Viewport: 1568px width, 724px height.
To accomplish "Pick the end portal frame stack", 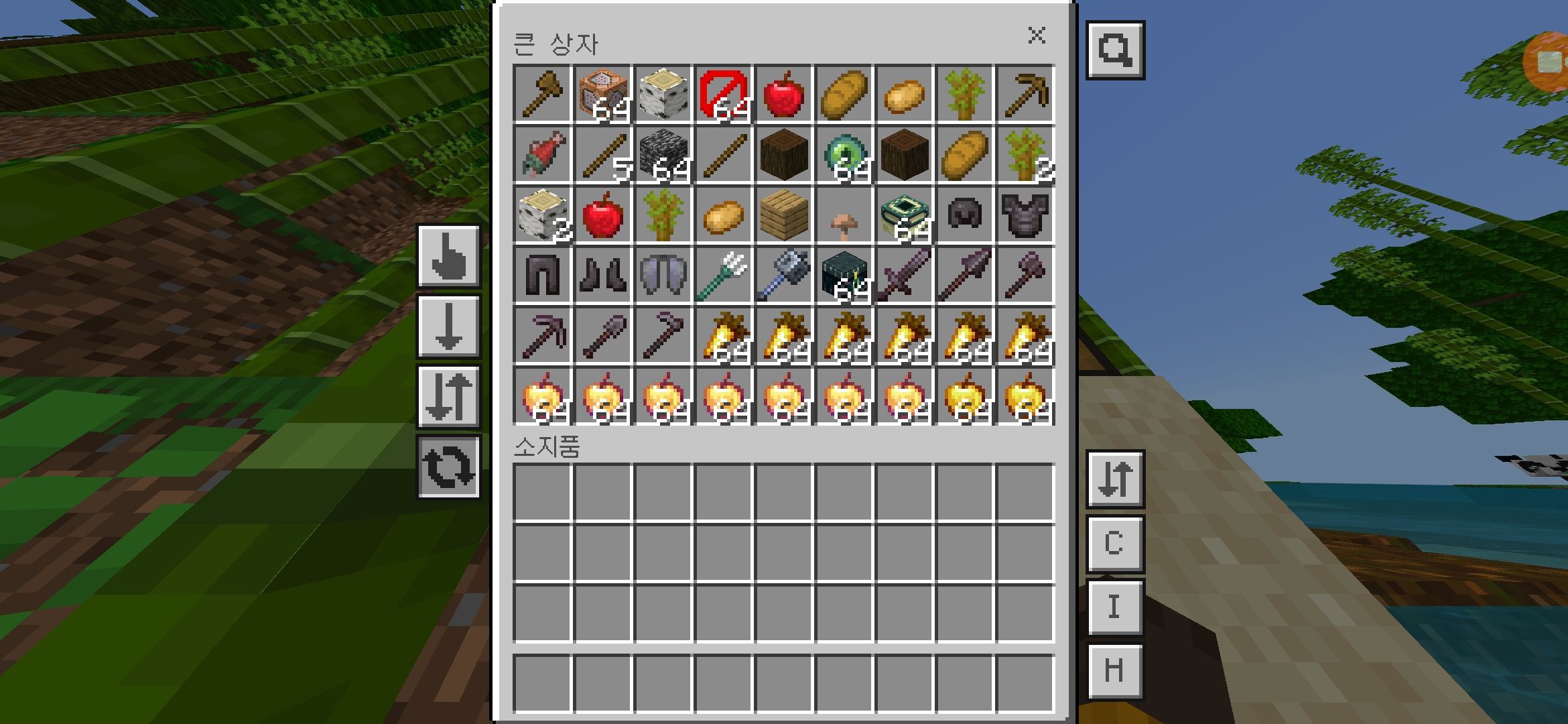I will pos(904,215).
